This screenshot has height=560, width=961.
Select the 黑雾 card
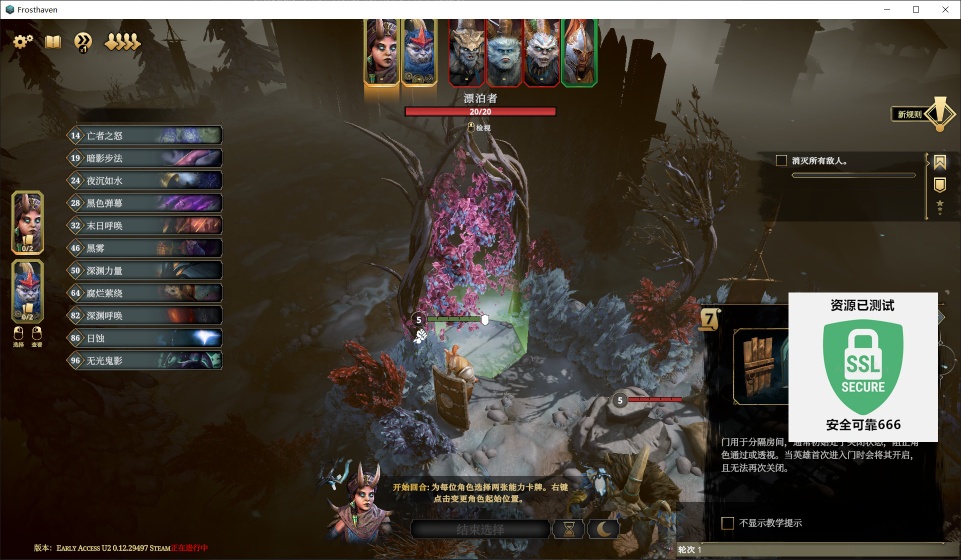click(x=145, y=248)
